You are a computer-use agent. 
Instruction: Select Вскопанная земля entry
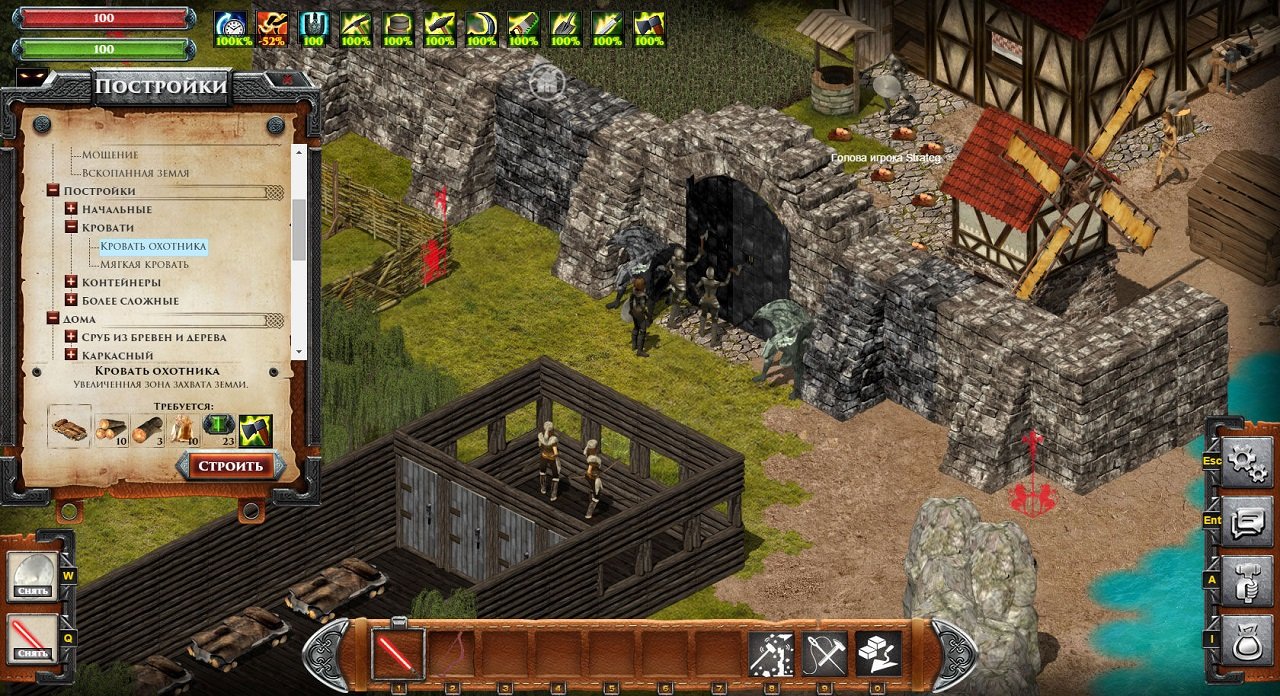point(135,173)
